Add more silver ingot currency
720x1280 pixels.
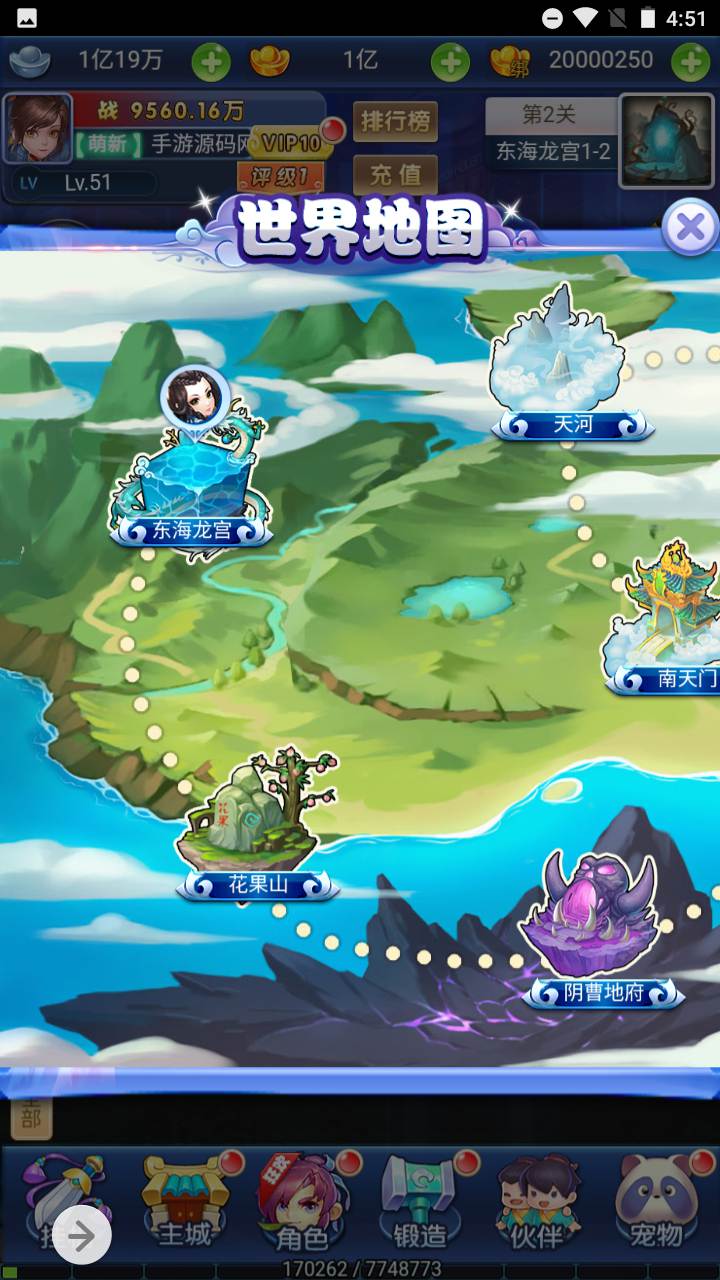211,63
